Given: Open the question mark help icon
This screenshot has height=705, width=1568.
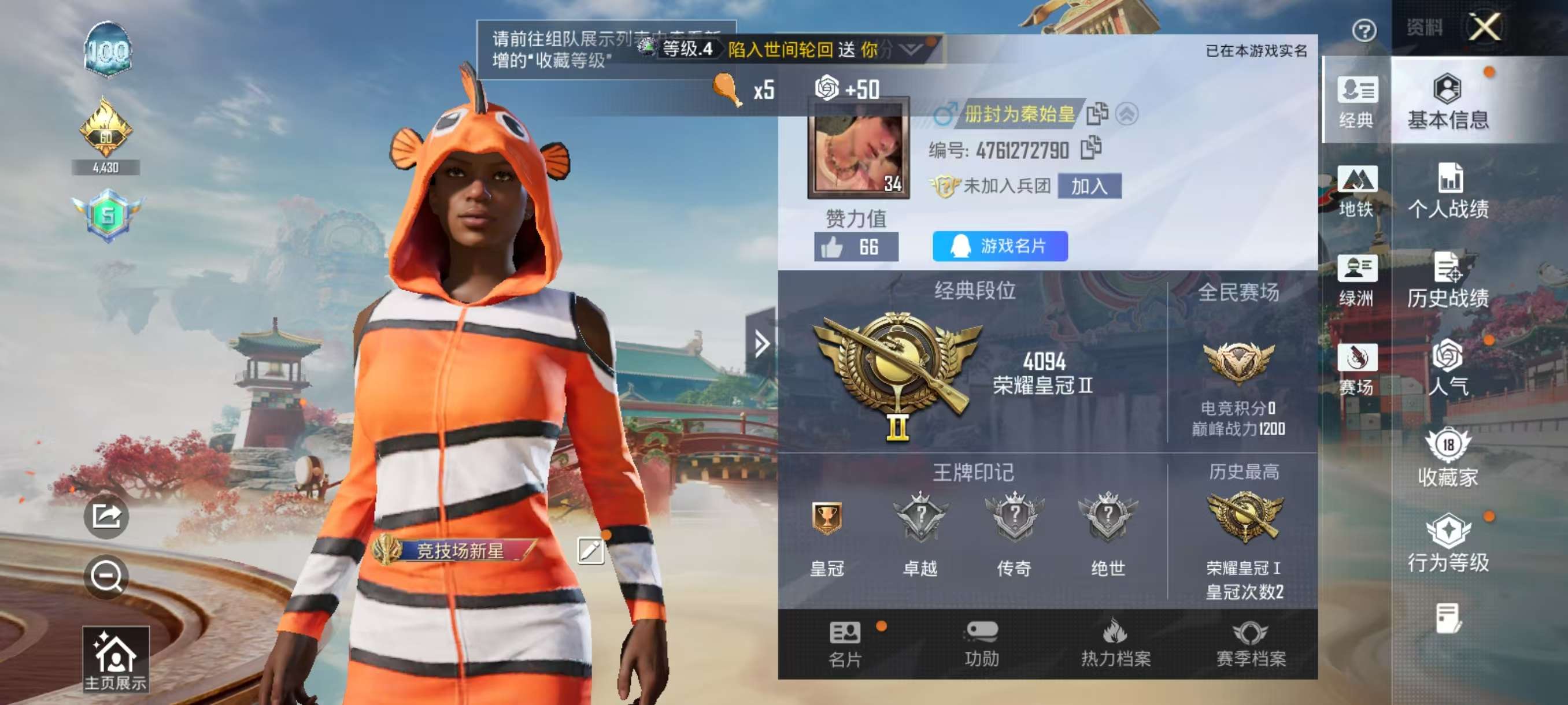Looking at the screenshot, I should 1364,31.
